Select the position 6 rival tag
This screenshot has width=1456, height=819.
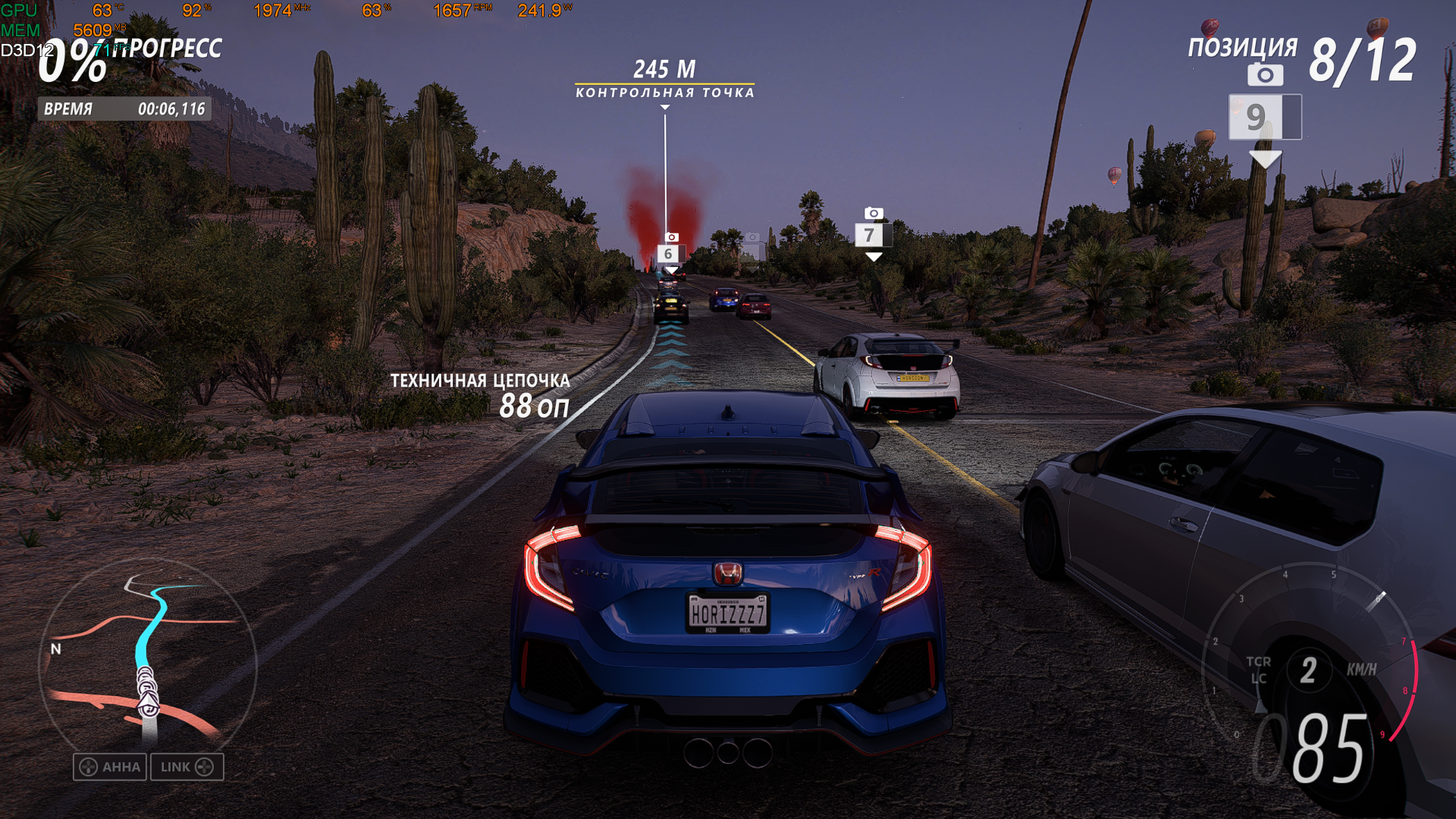click(x=670, y=253)
